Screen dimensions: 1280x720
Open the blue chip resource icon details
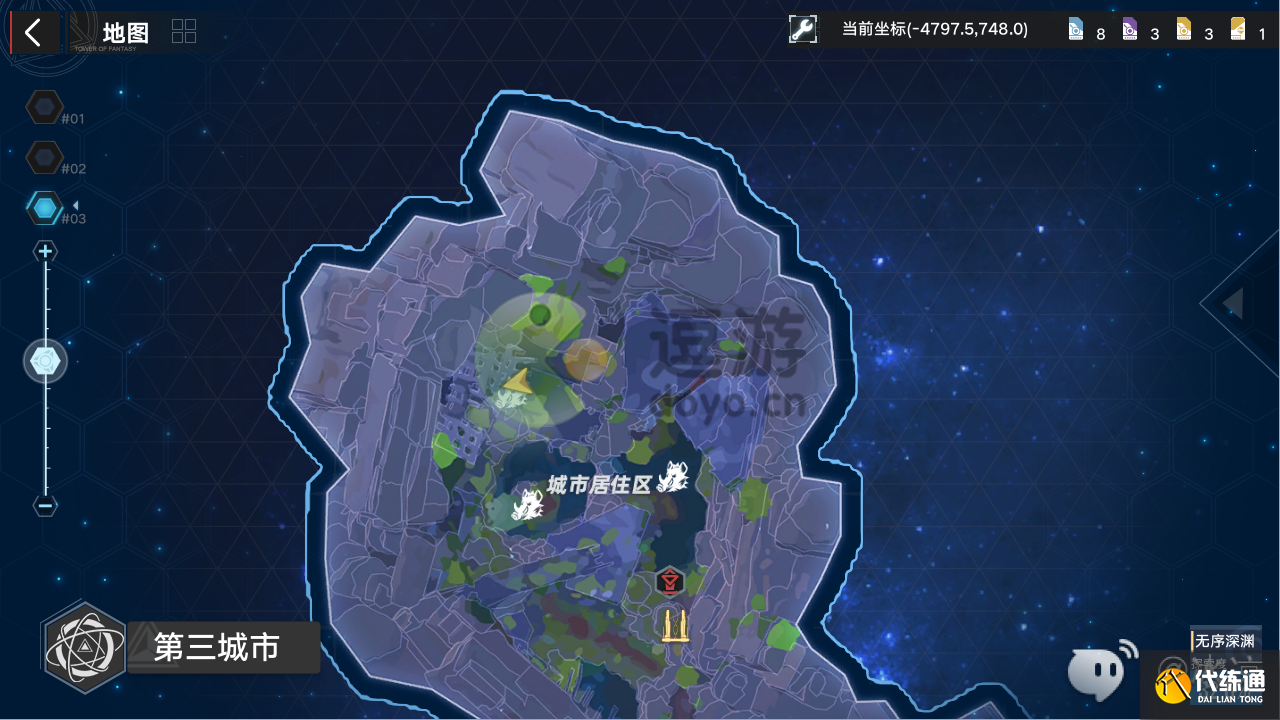1075,30
